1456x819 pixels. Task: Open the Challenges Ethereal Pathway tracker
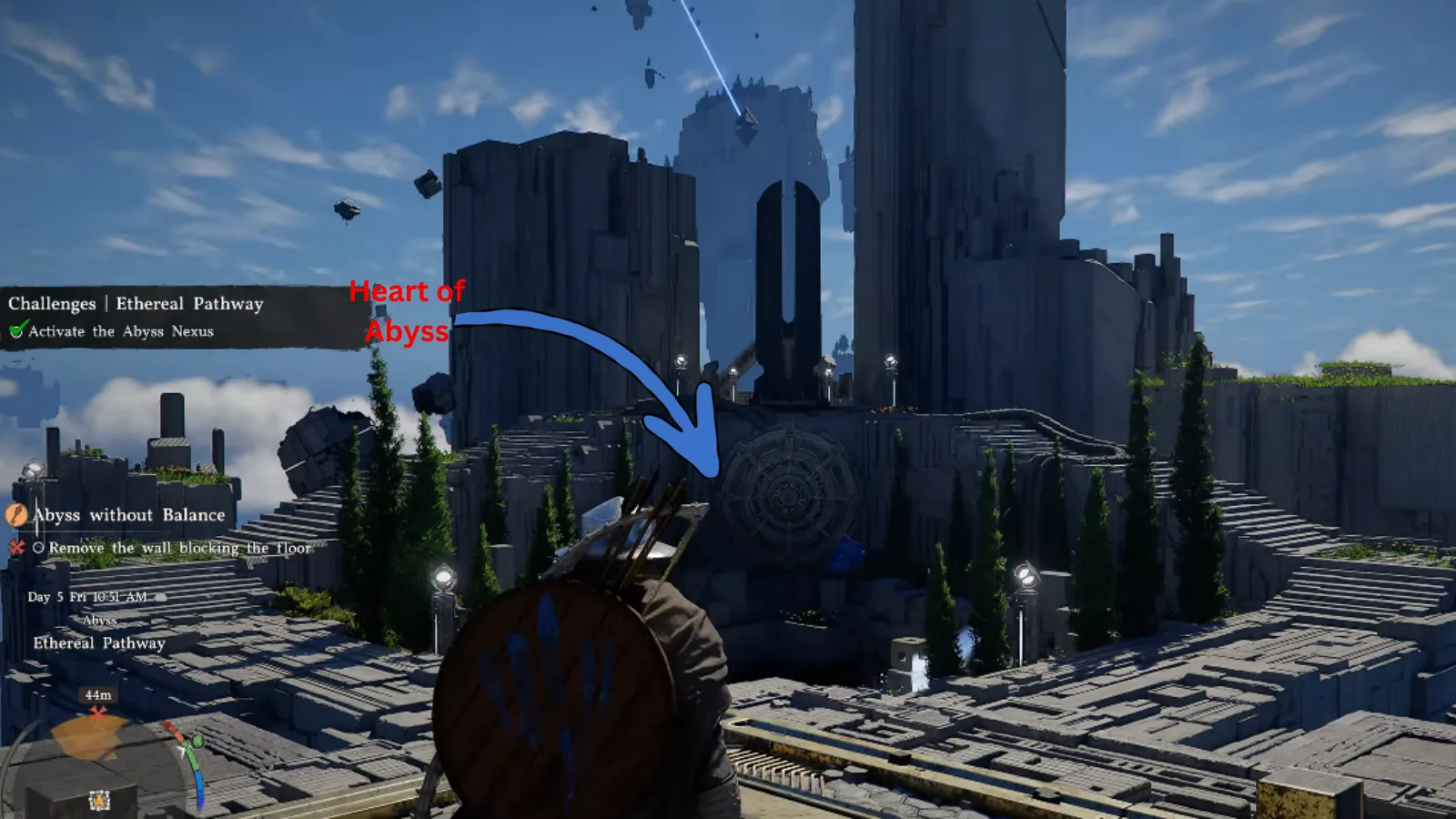(136, 304)
